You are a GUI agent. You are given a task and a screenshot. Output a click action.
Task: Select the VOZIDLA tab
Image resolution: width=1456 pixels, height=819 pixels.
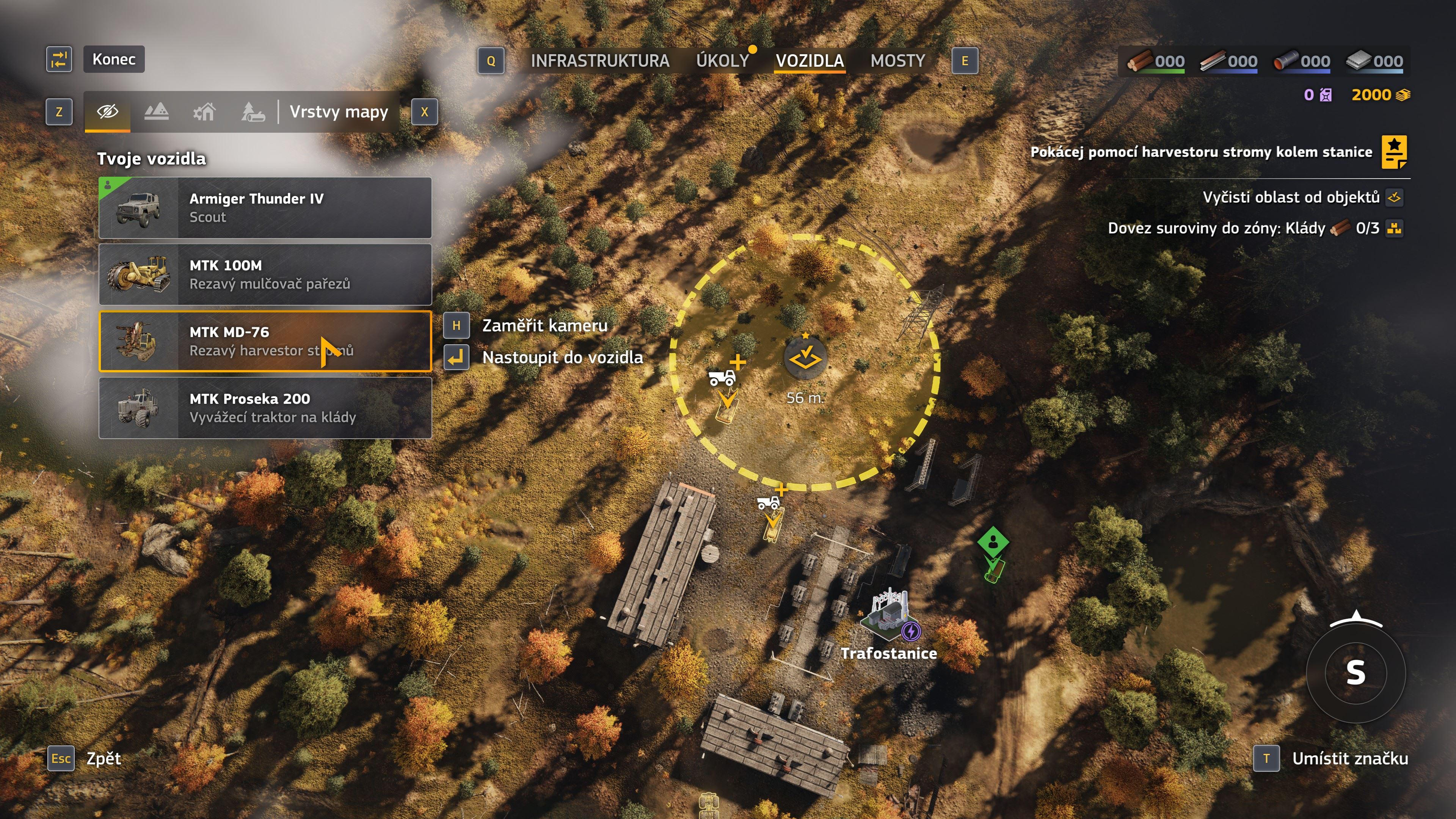coord(810,61)
